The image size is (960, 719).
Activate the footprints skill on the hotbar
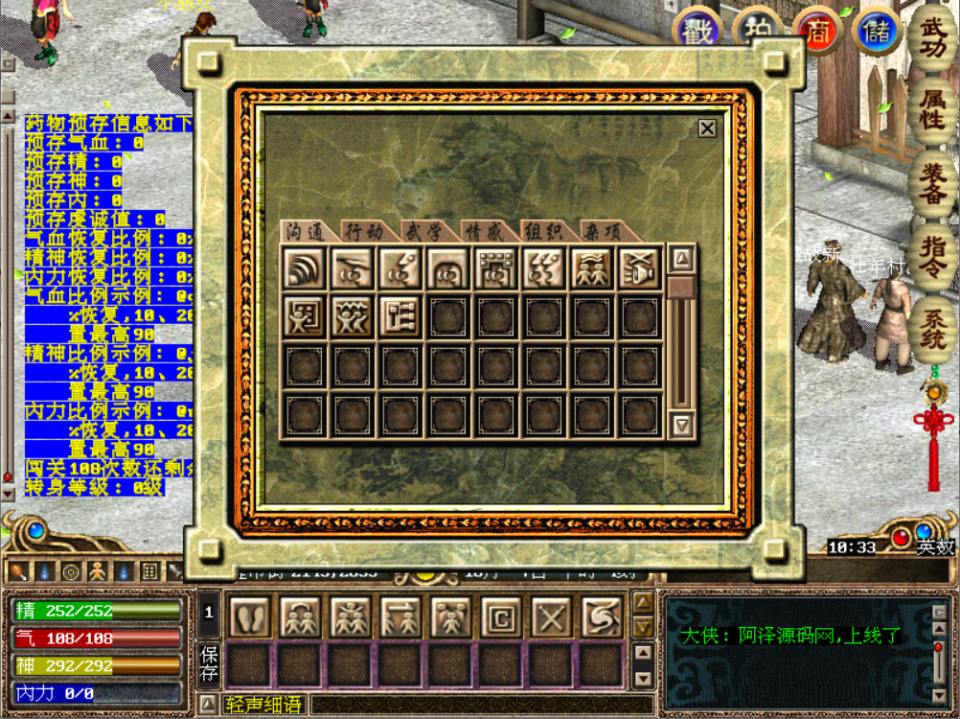(250, 616)
